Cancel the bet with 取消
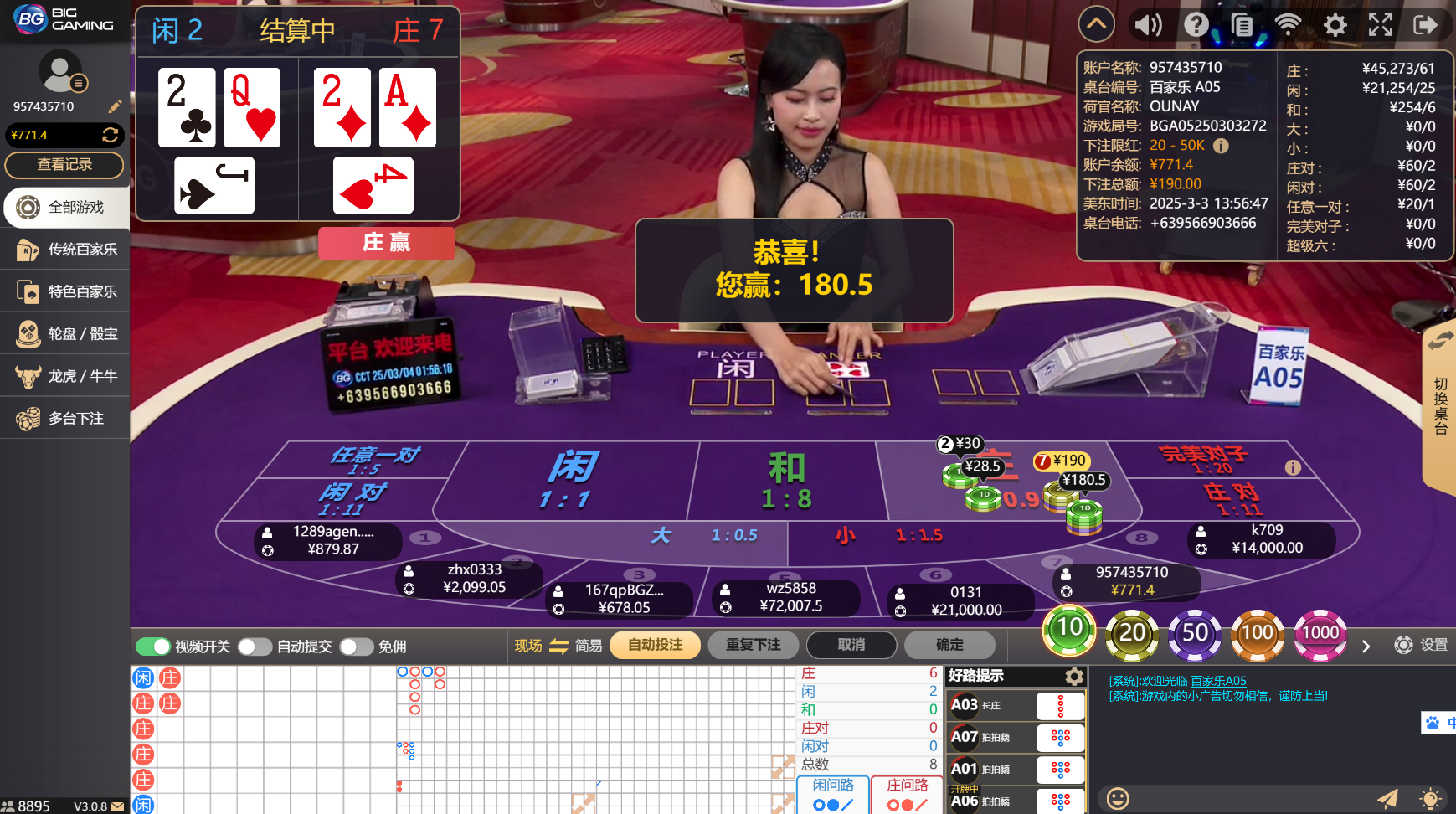This screenshot has height=814, width=1456. (851, 645)
